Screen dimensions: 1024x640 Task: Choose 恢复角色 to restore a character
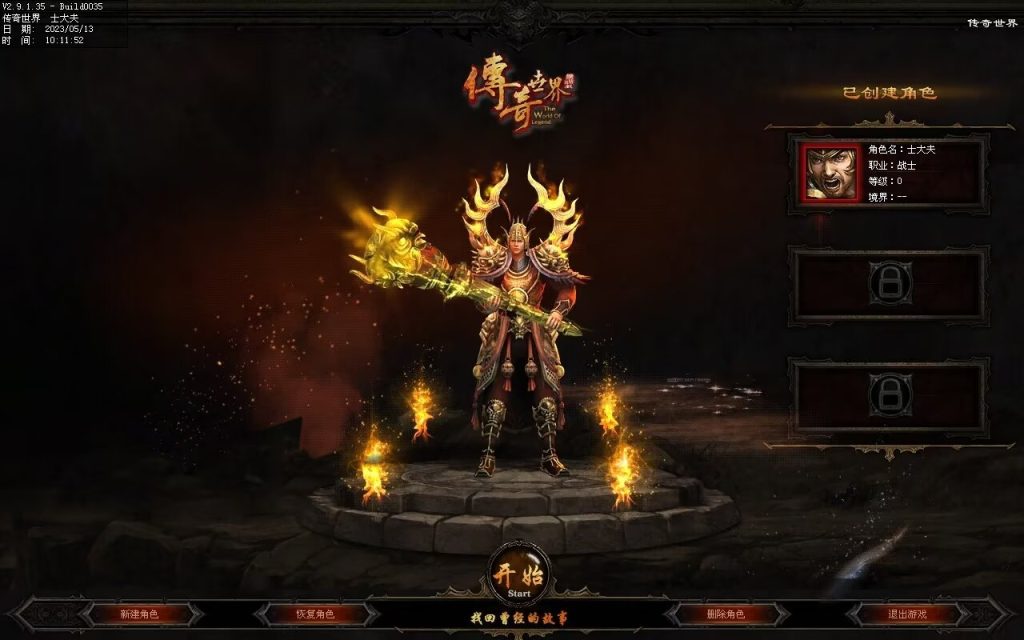click(x=315, y=614)
